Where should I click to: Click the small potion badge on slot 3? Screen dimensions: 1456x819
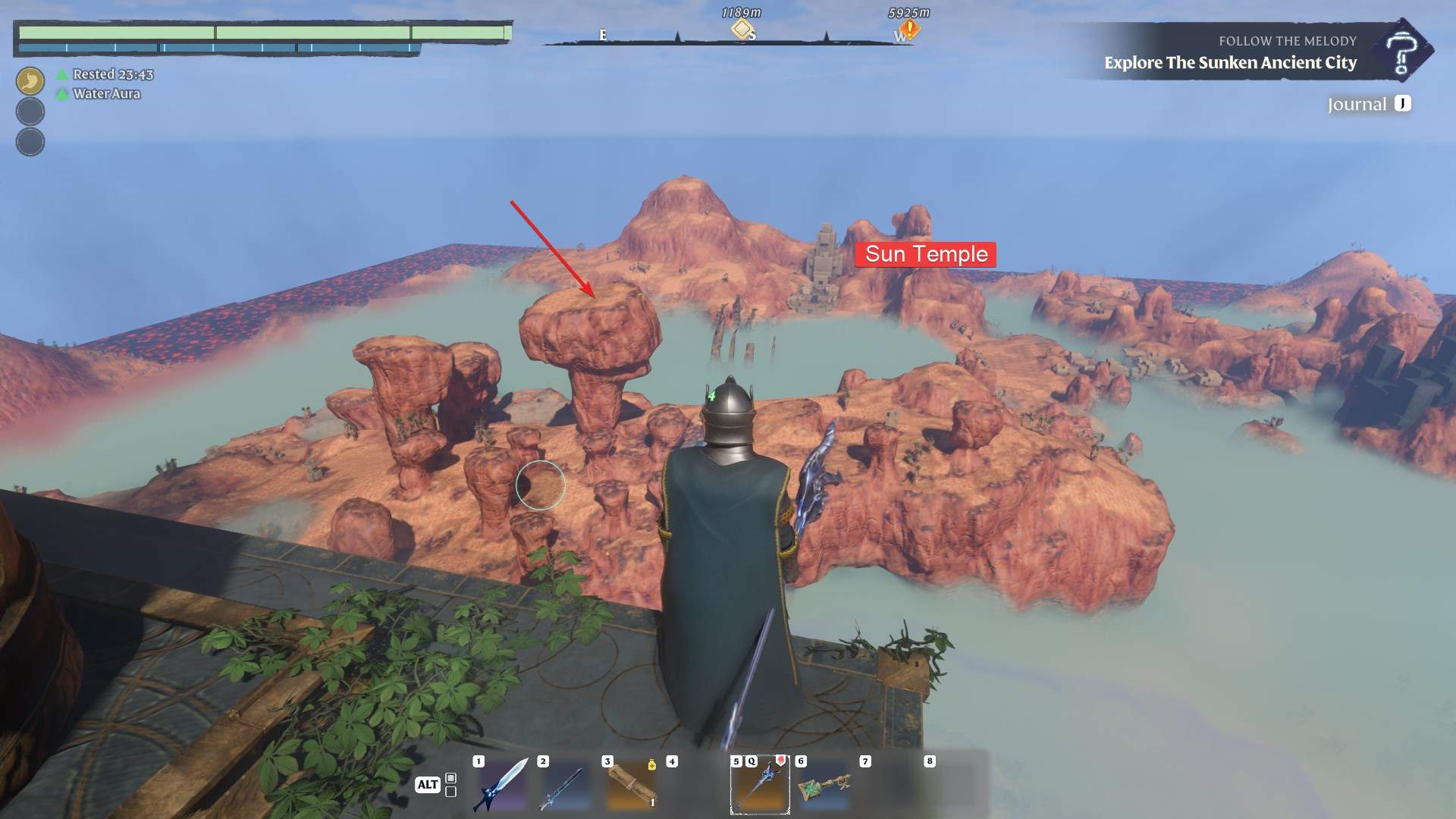tap(651, 764)
